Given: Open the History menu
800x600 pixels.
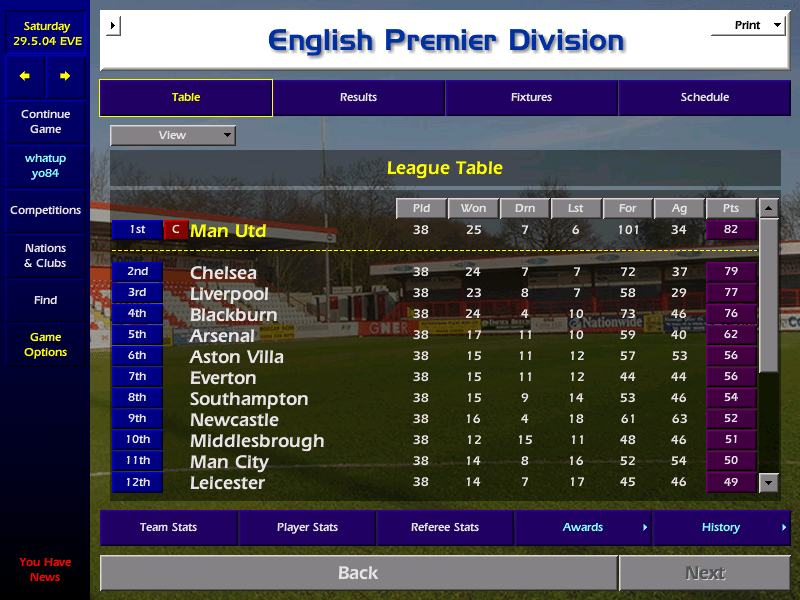Looking at the screenshot, I should point(721,528).
